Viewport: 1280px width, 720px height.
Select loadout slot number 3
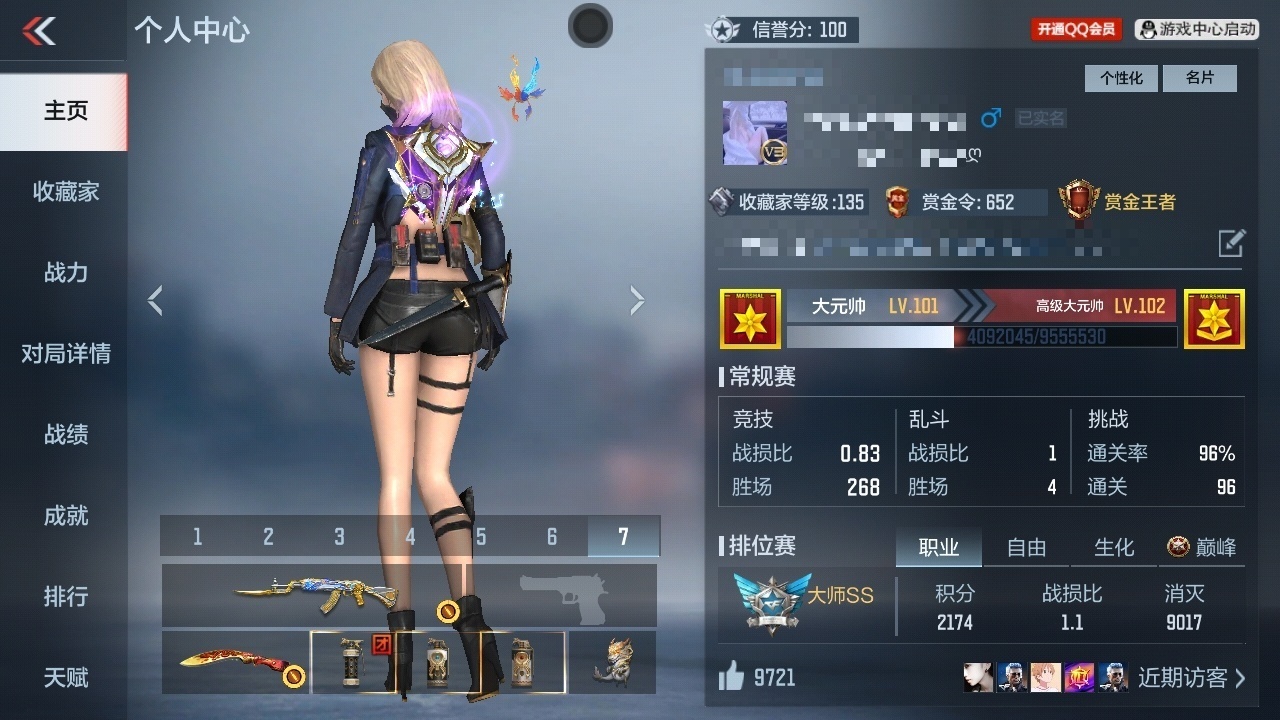click(x=339, y=537)
